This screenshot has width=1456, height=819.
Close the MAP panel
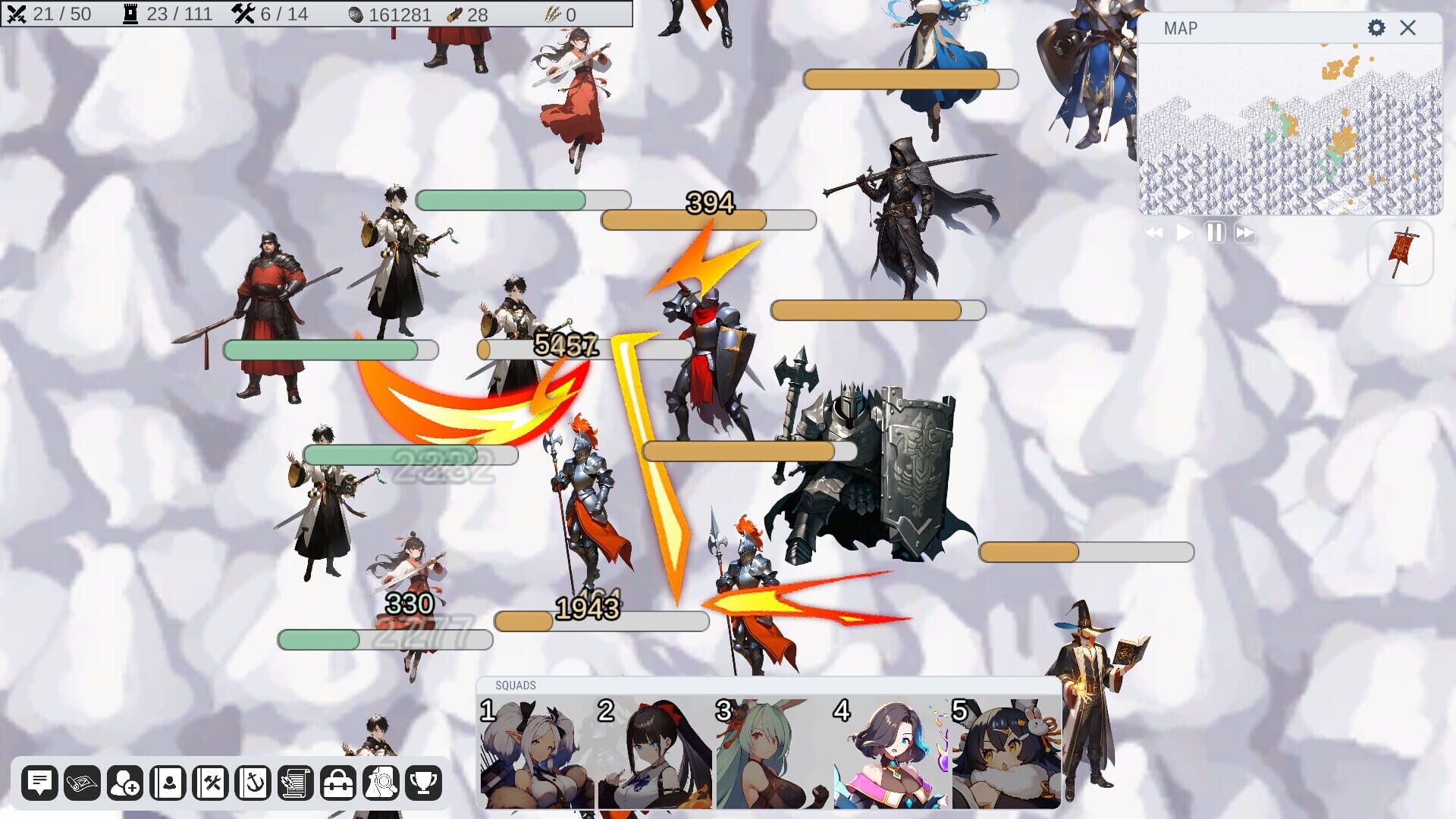pyautogui.click(x=1408, y=28)
